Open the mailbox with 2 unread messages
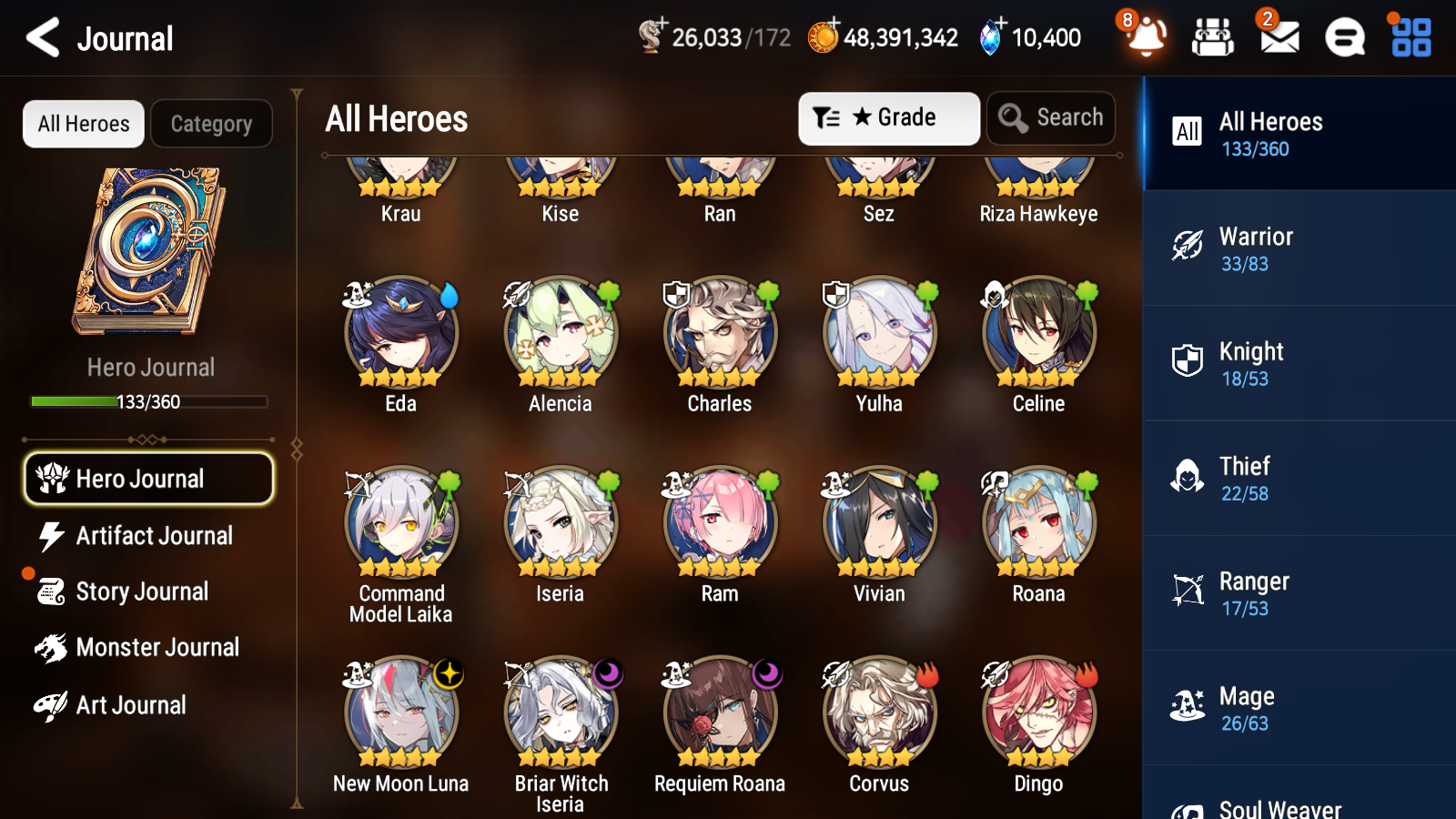The width and height of the screenshot is (1456, 819). coord(1278,37)
